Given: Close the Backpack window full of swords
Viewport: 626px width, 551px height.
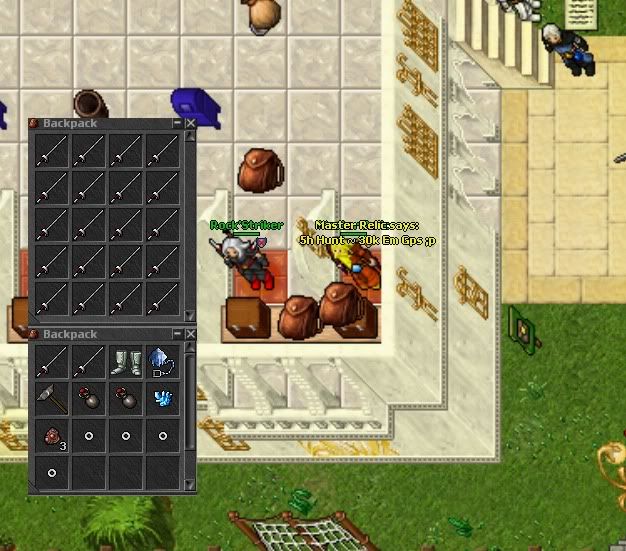Looking at the screenshot, I should [x=190, y=123].
